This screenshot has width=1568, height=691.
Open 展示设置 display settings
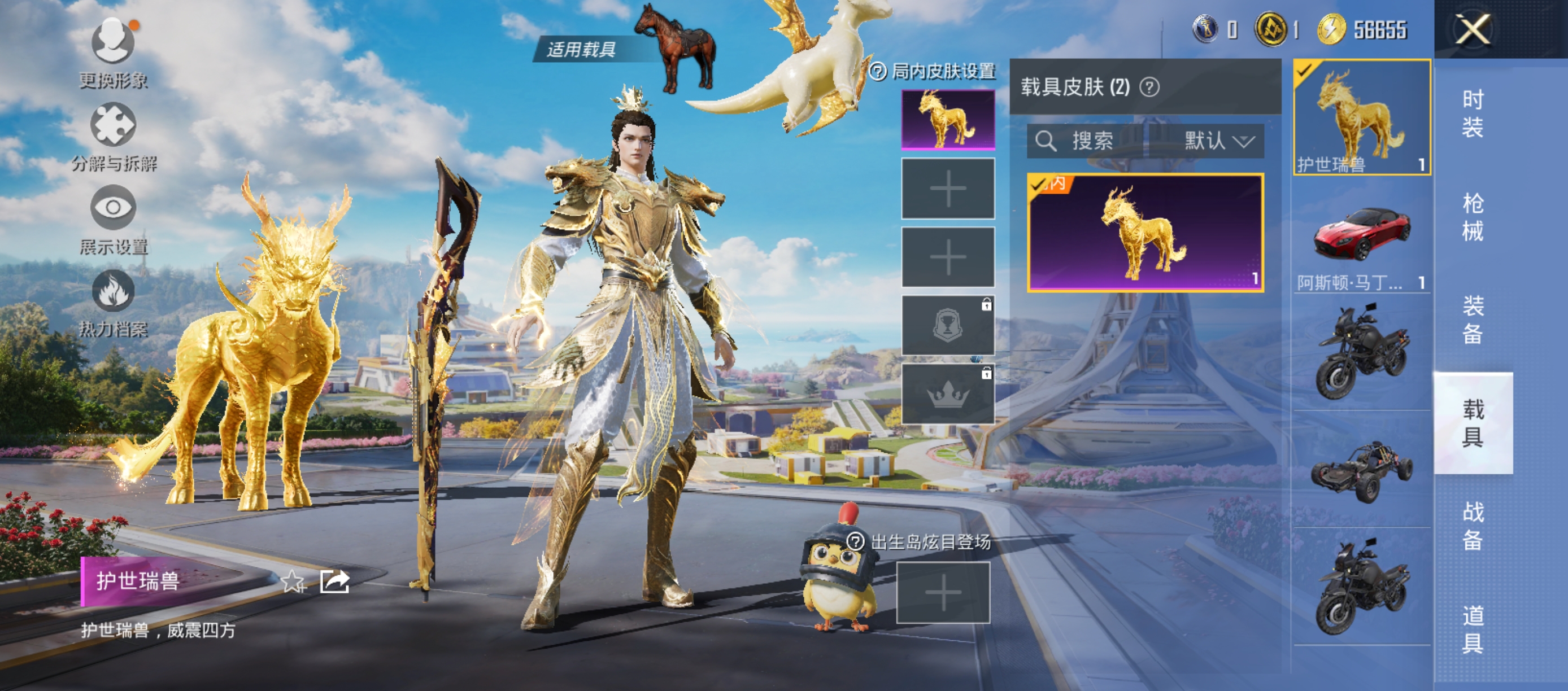pyautogui.click(x=113, y=208)
